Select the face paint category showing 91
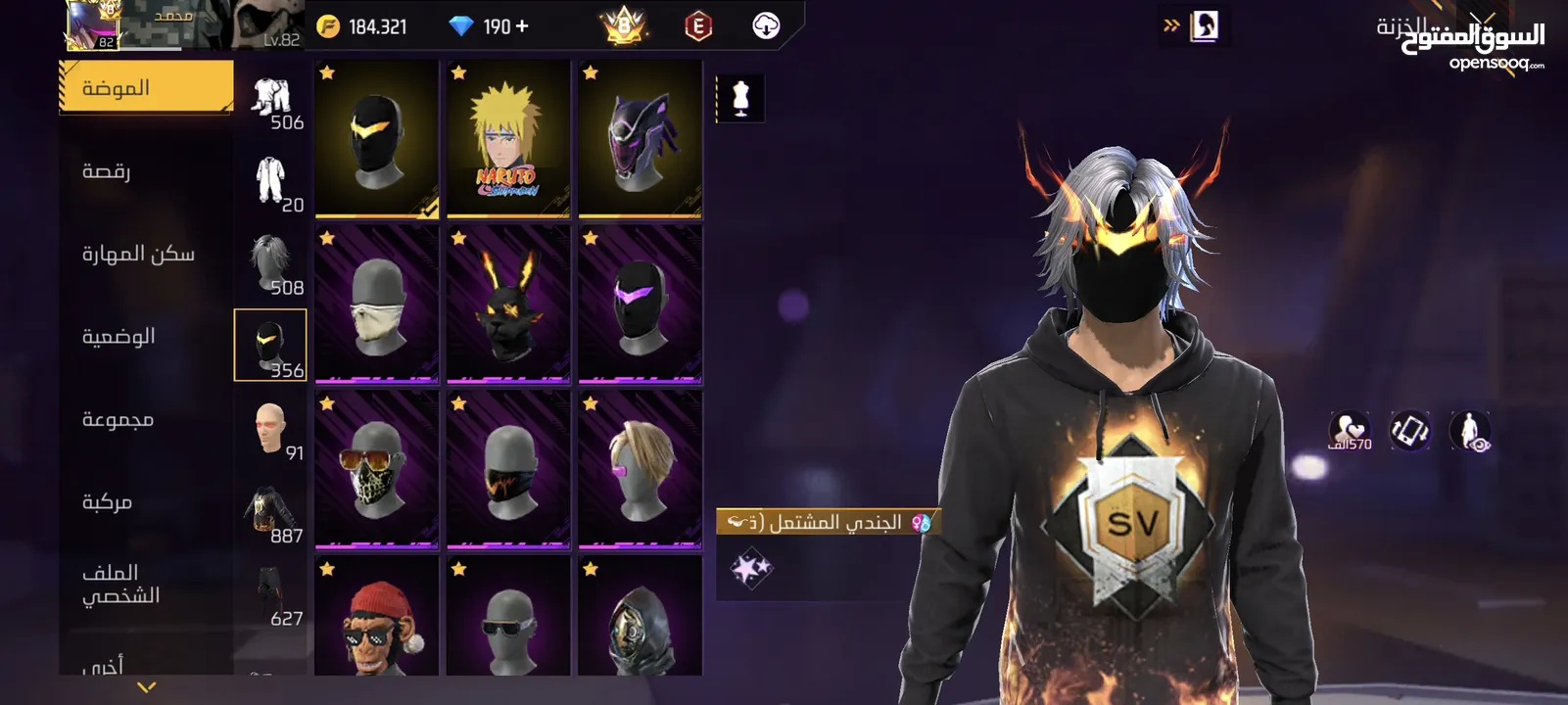Screen dimensions: 1568x705 (x=270, y=430)
